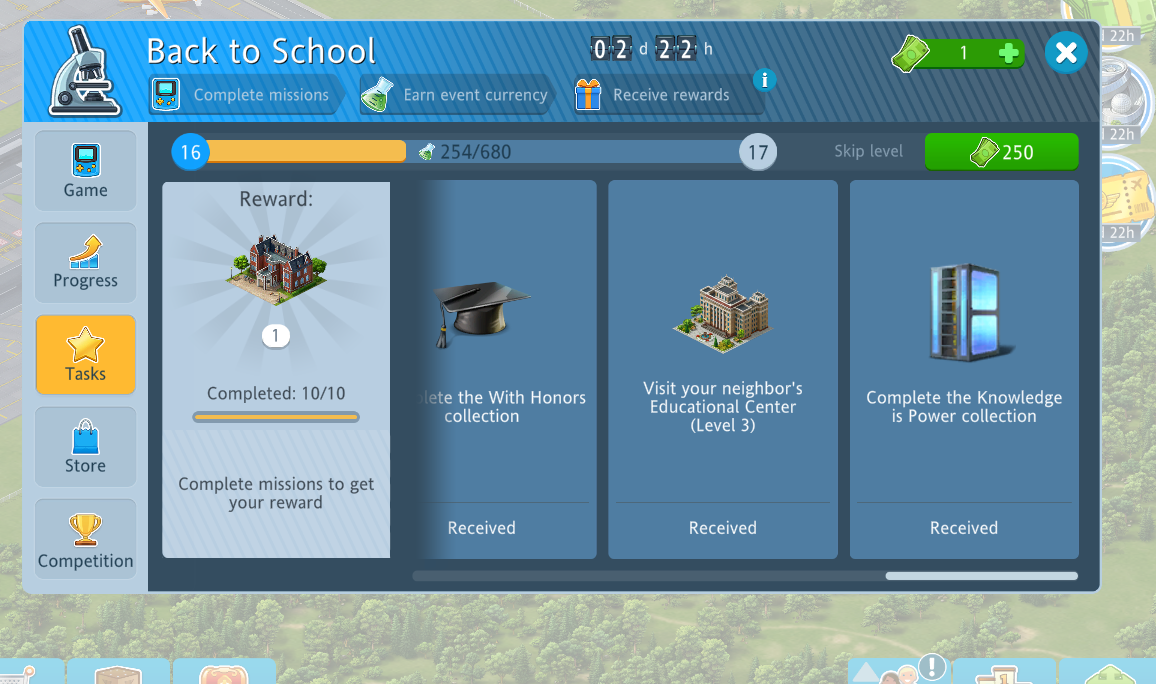Close the Back to School window
1156x684 pixels.
1066,52
